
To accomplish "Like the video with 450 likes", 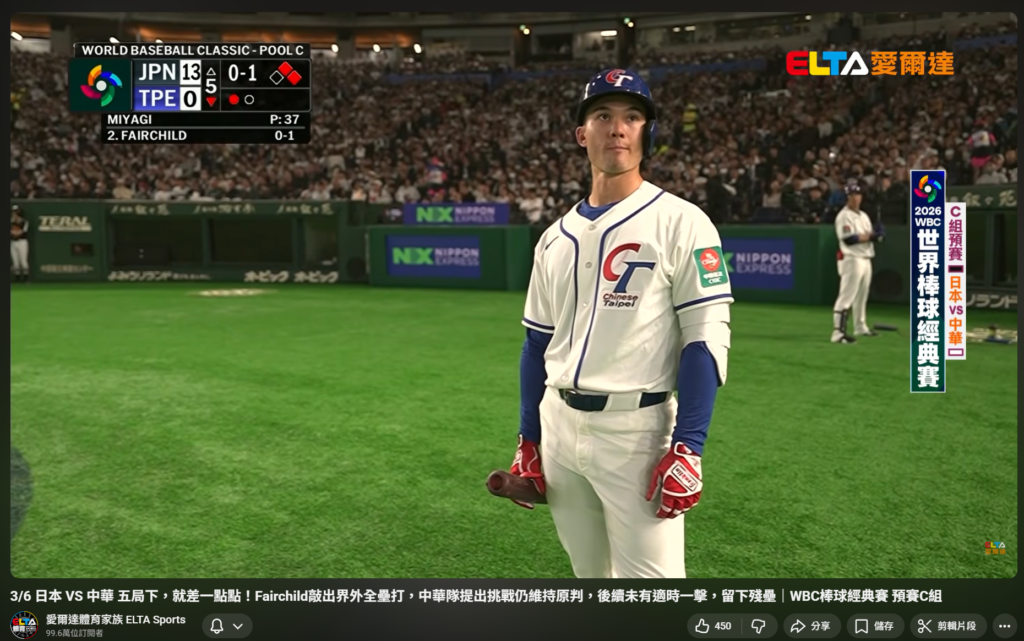I will (x=712, y=626).
